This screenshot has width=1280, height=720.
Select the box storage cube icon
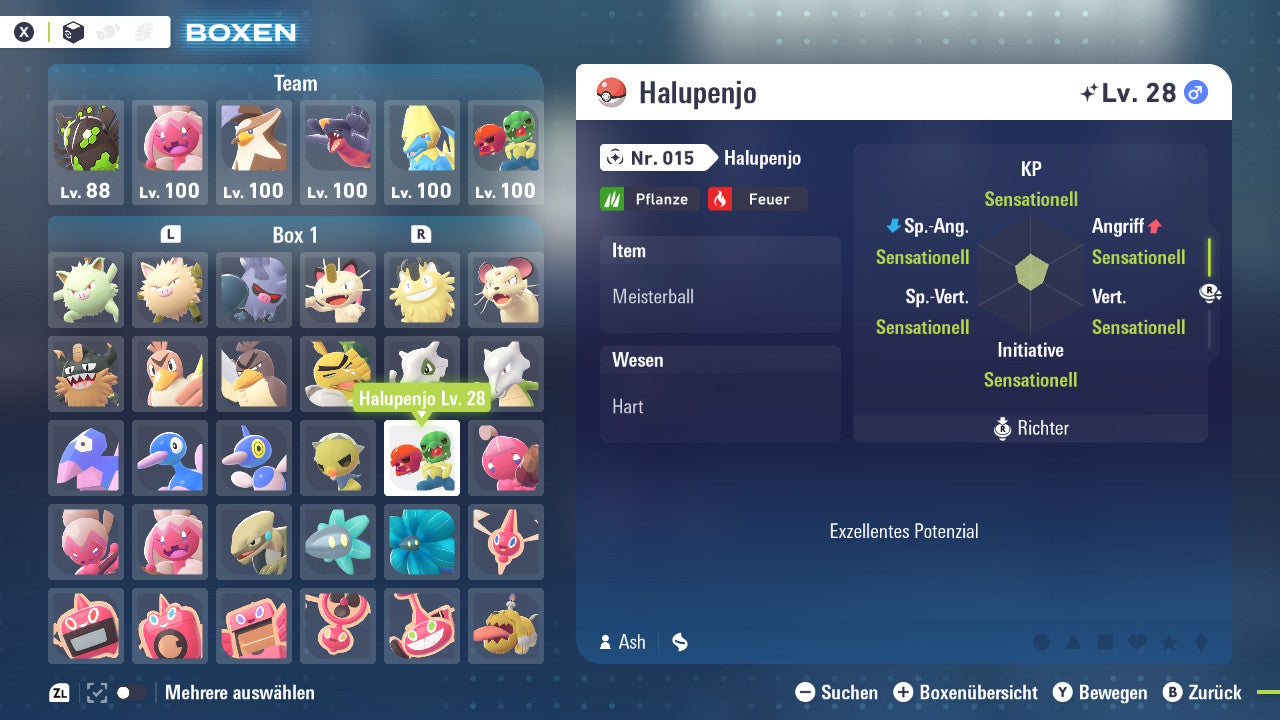[x=73, y=32]
